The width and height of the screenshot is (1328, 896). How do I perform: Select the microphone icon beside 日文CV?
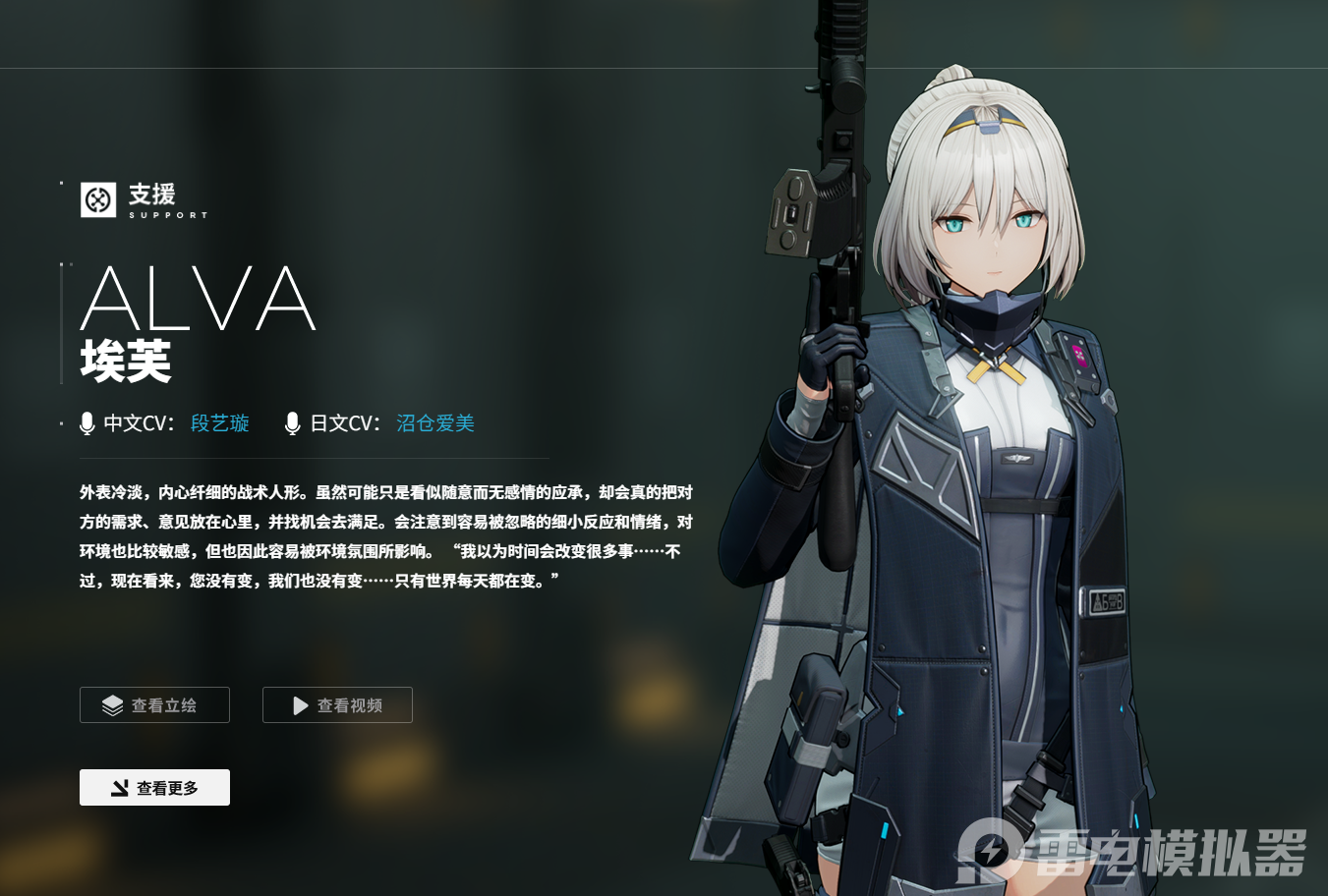292,422
